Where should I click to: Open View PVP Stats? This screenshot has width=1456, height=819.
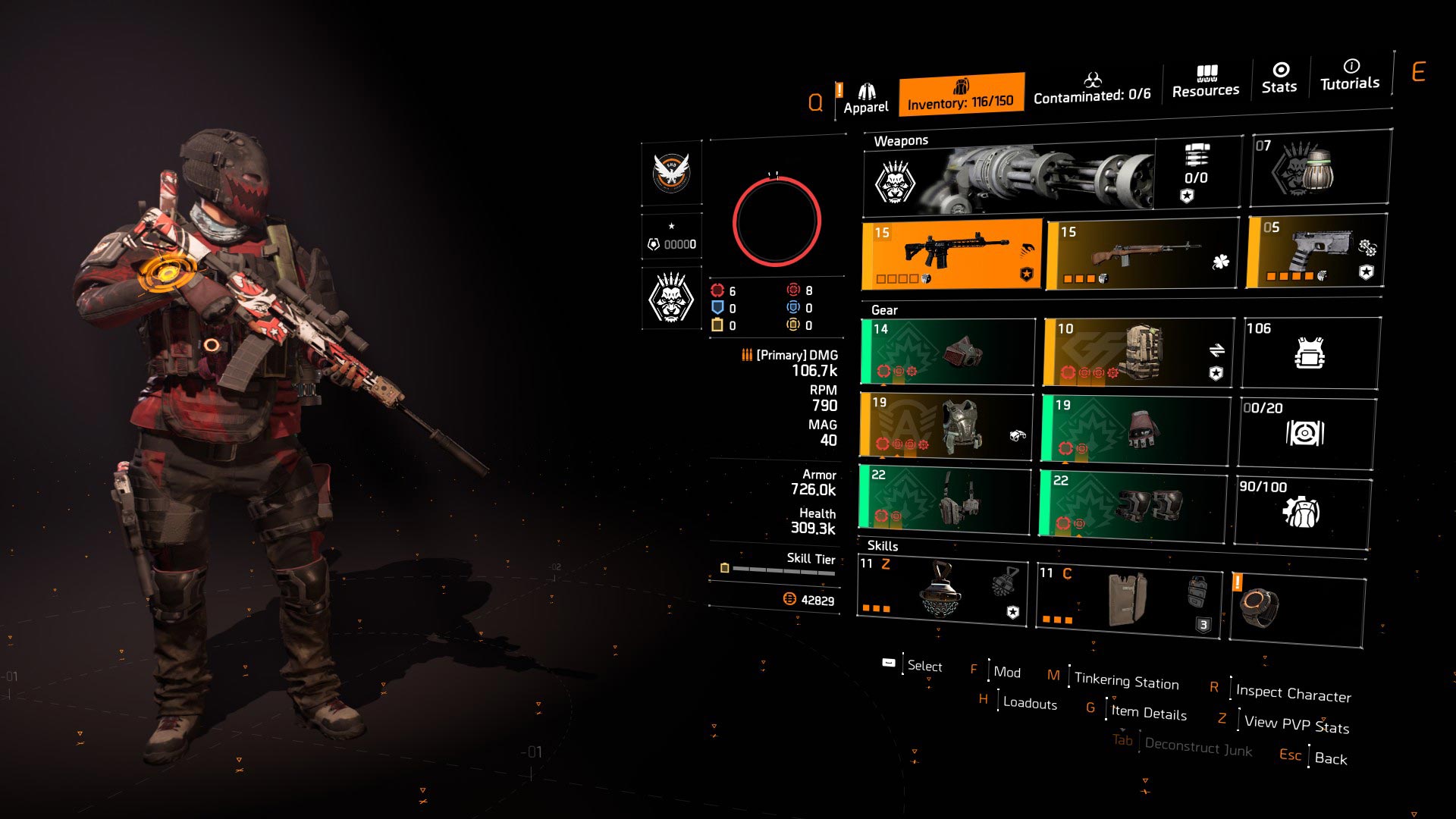coord(1295,726)
